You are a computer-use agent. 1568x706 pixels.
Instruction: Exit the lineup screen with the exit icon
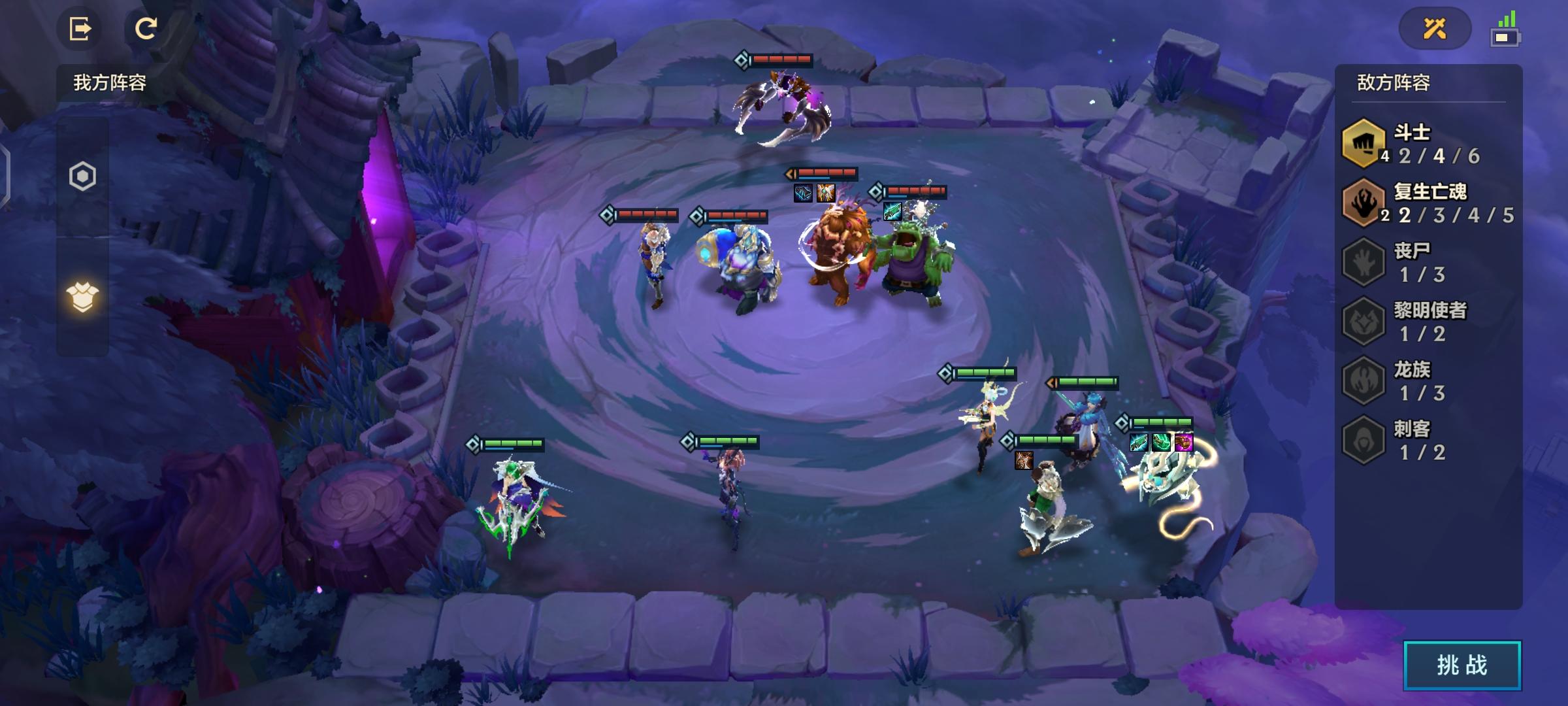pos(80,29)
